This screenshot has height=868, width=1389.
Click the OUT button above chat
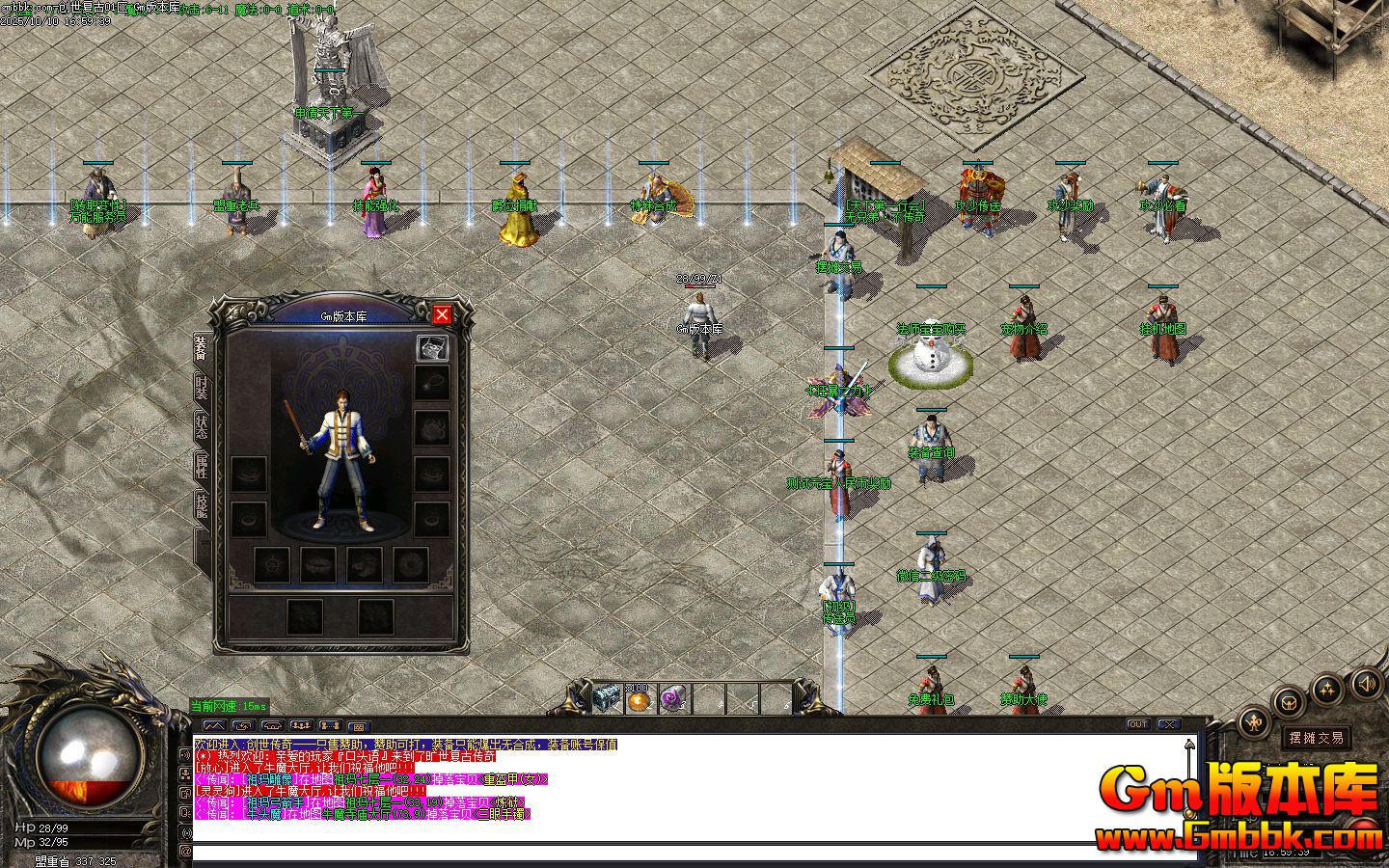tap(1138, 724)
